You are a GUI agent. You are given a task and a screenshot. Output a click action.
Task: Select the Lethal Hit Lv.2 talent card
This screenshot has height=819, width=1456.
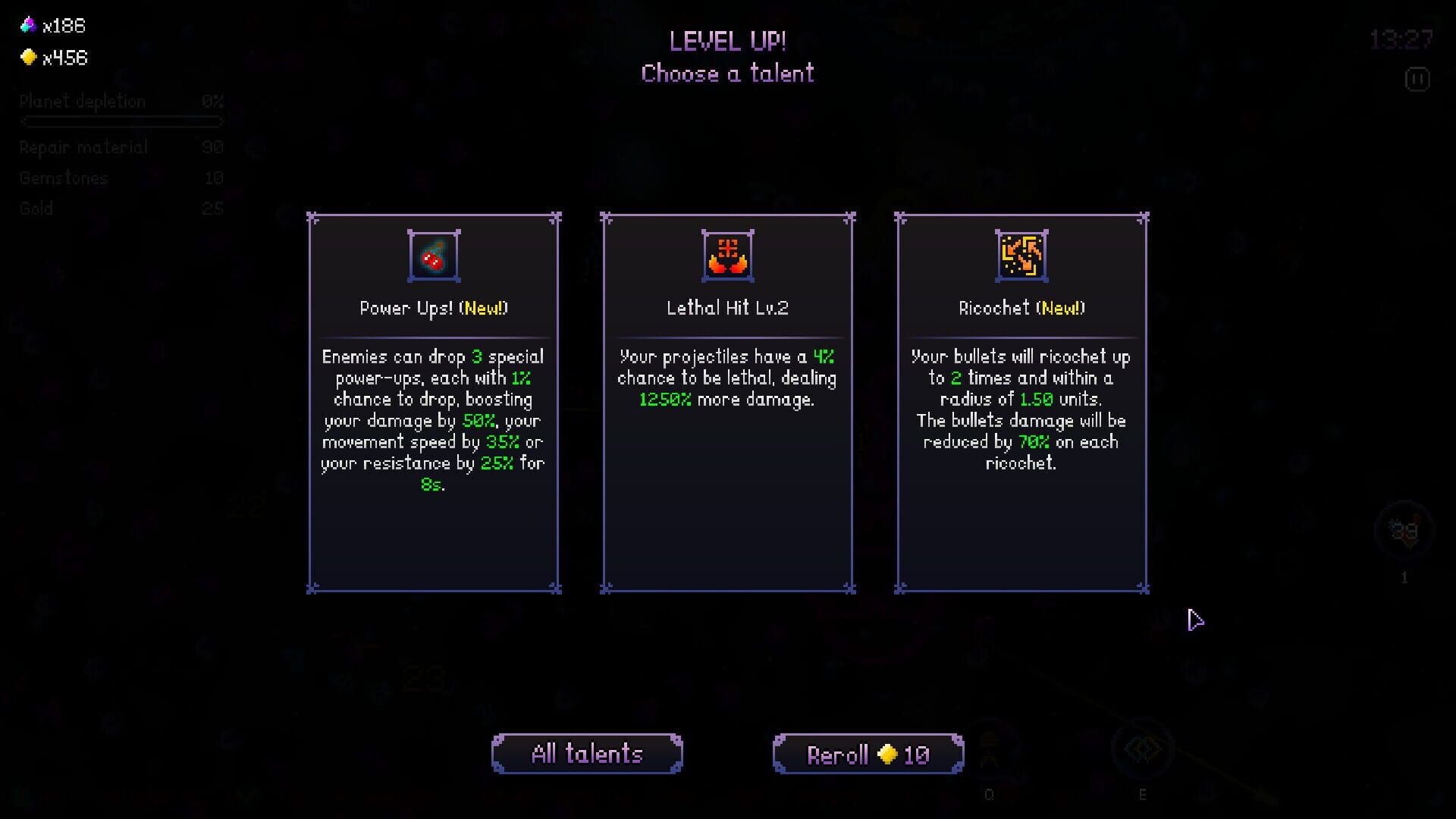727,402
